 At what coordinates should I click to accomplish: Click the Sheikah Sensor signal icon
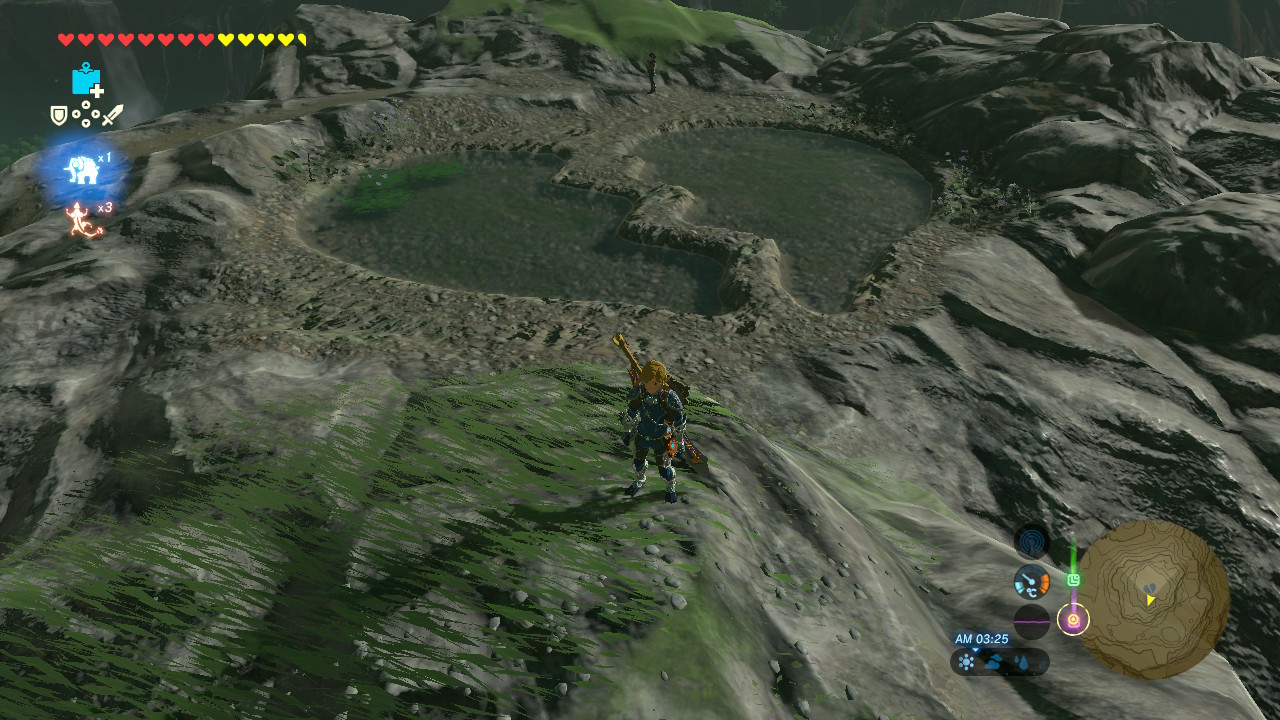click(1032, 542)
